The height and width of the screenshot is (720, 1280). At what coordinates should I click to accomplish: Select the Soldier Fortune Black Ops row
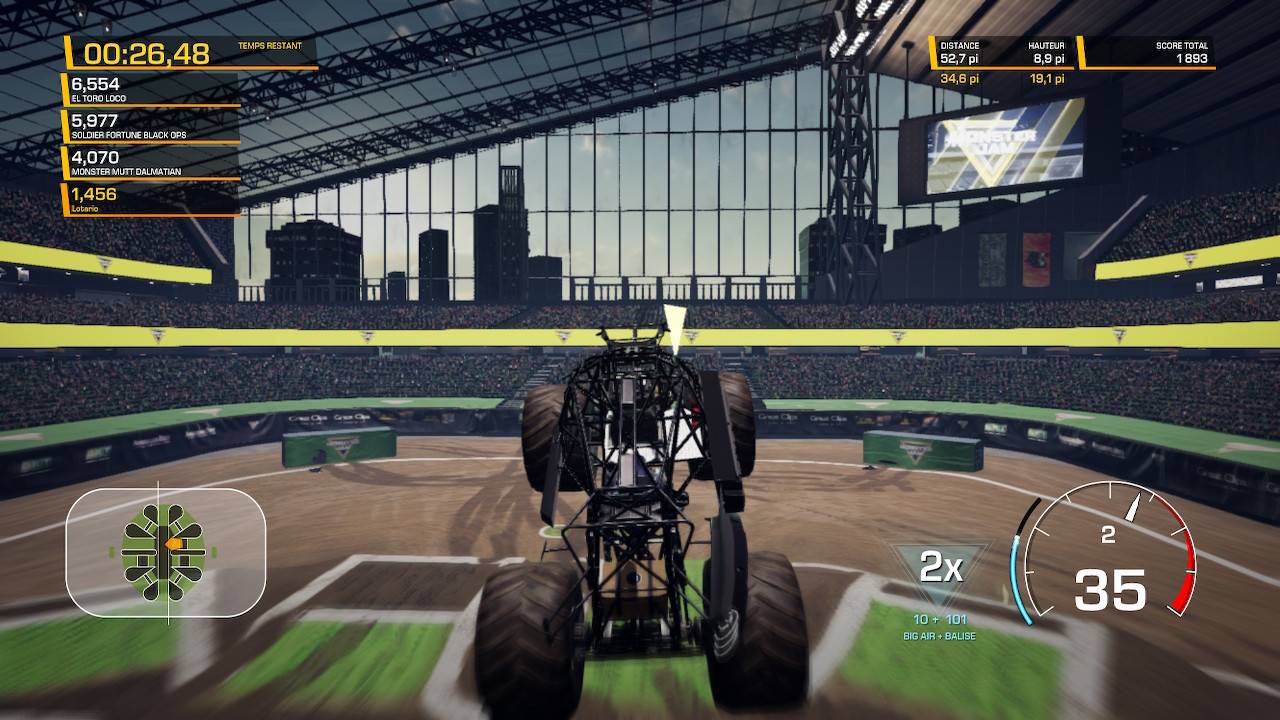click(152, 126)
